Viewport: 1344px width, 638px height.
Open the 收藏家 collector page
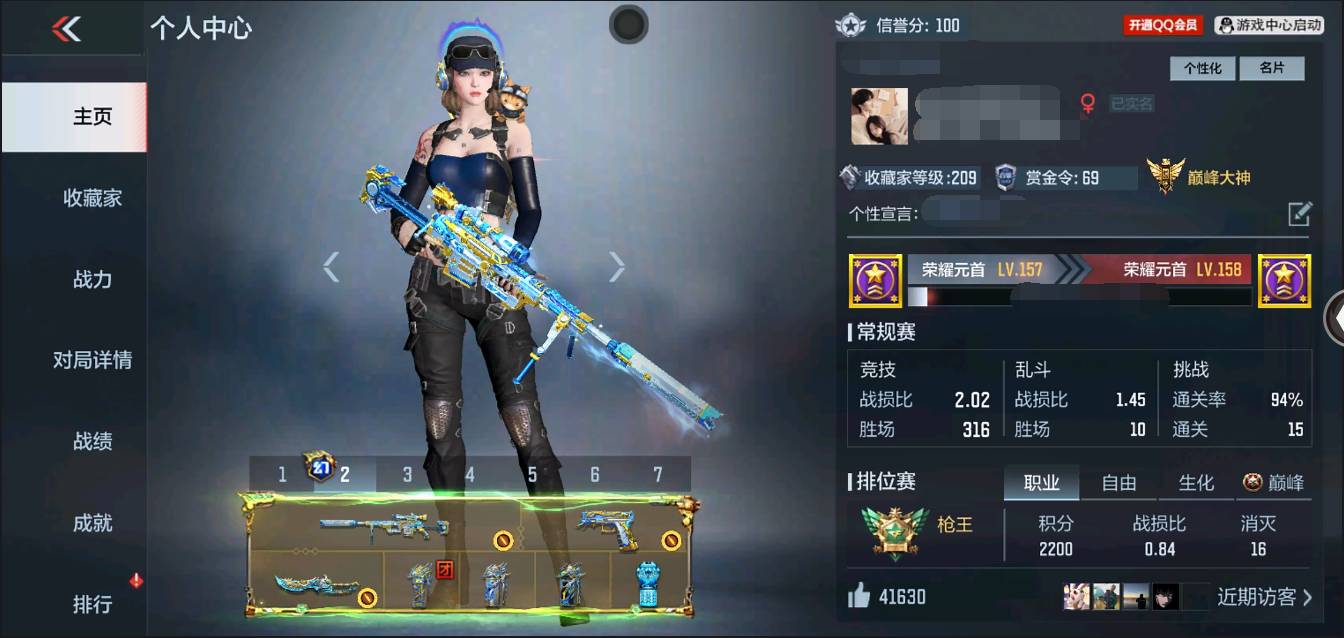92,198
